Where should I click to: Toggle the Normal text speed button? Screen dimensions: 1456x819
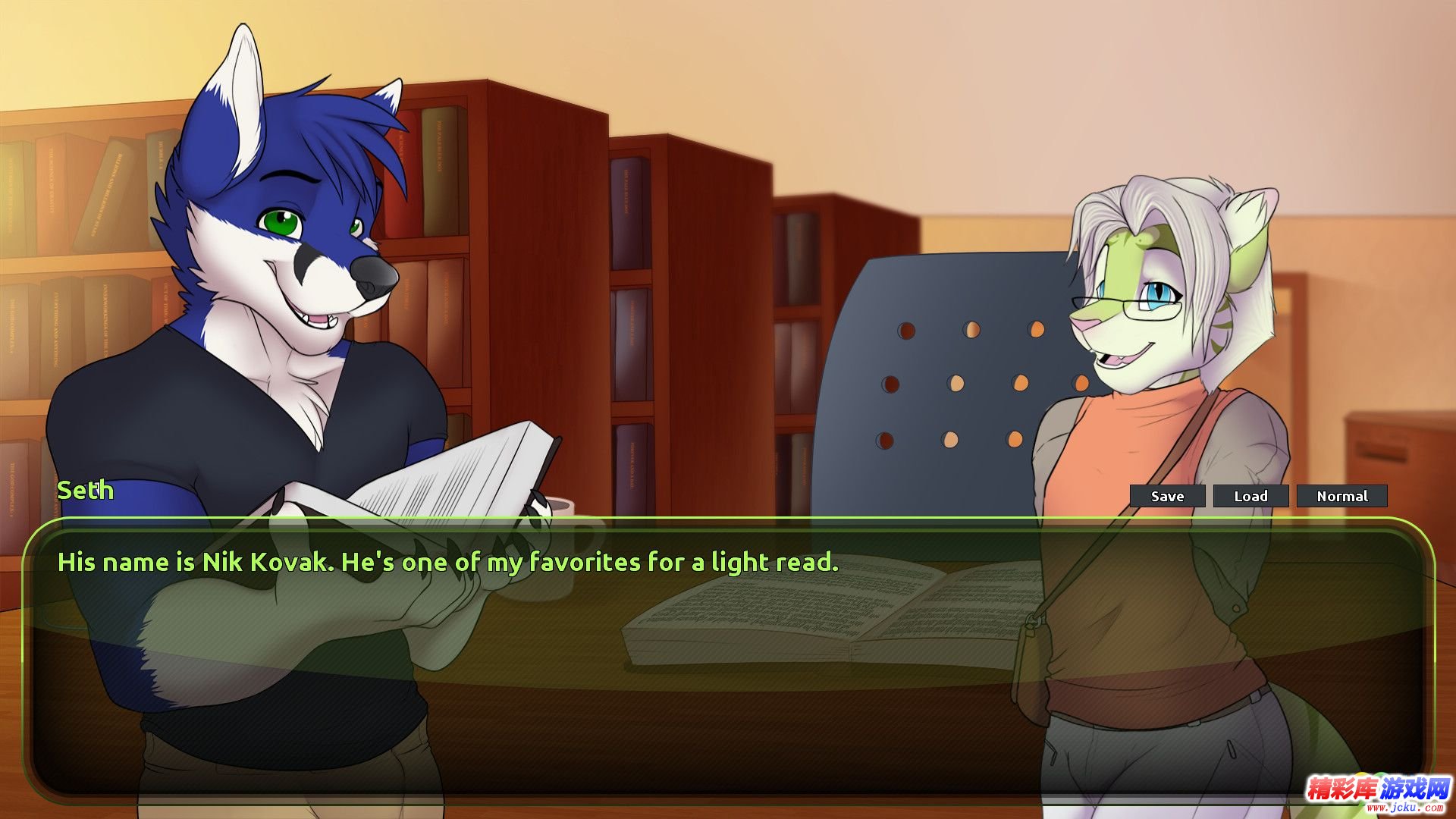point(1341,496)
